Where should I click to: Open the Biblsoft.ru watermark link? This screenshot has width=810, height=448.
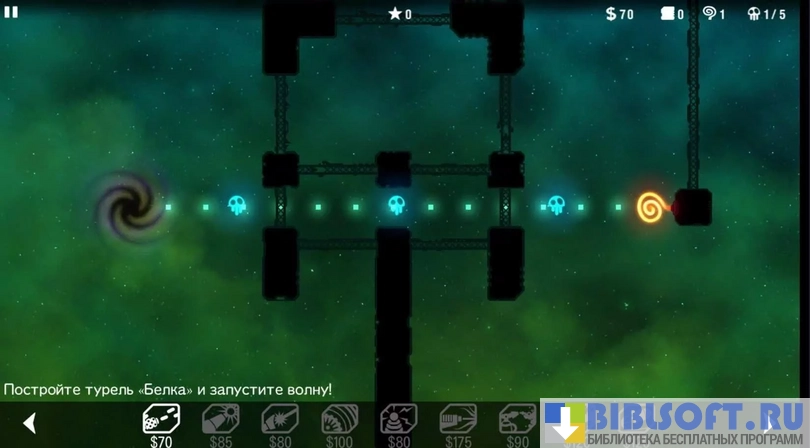click(x=675, y=422)
